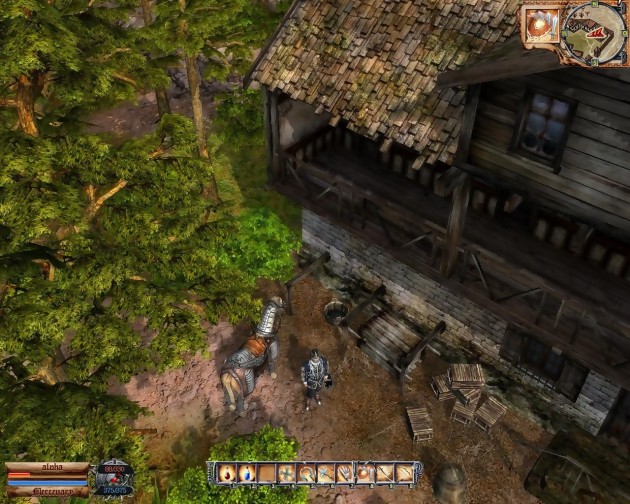Click the shield and sword icon beside the minimap
Image resolution: width=630 pixels, height=504 pixels.
[x=541, y=25]
